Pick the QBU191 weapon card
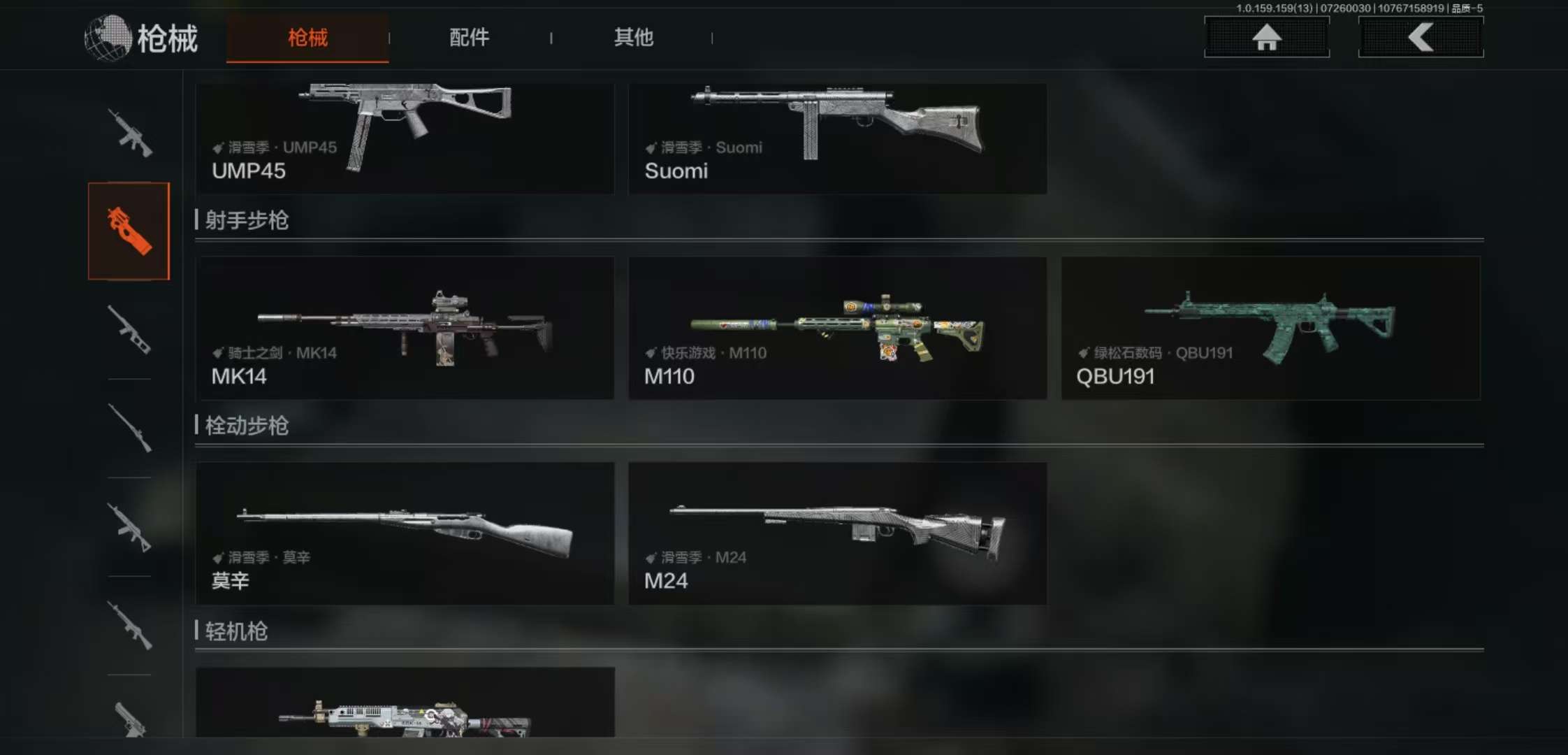The height and width of the screenshot is (755, 1568). pyautogui.click(x=1270, y=328)
